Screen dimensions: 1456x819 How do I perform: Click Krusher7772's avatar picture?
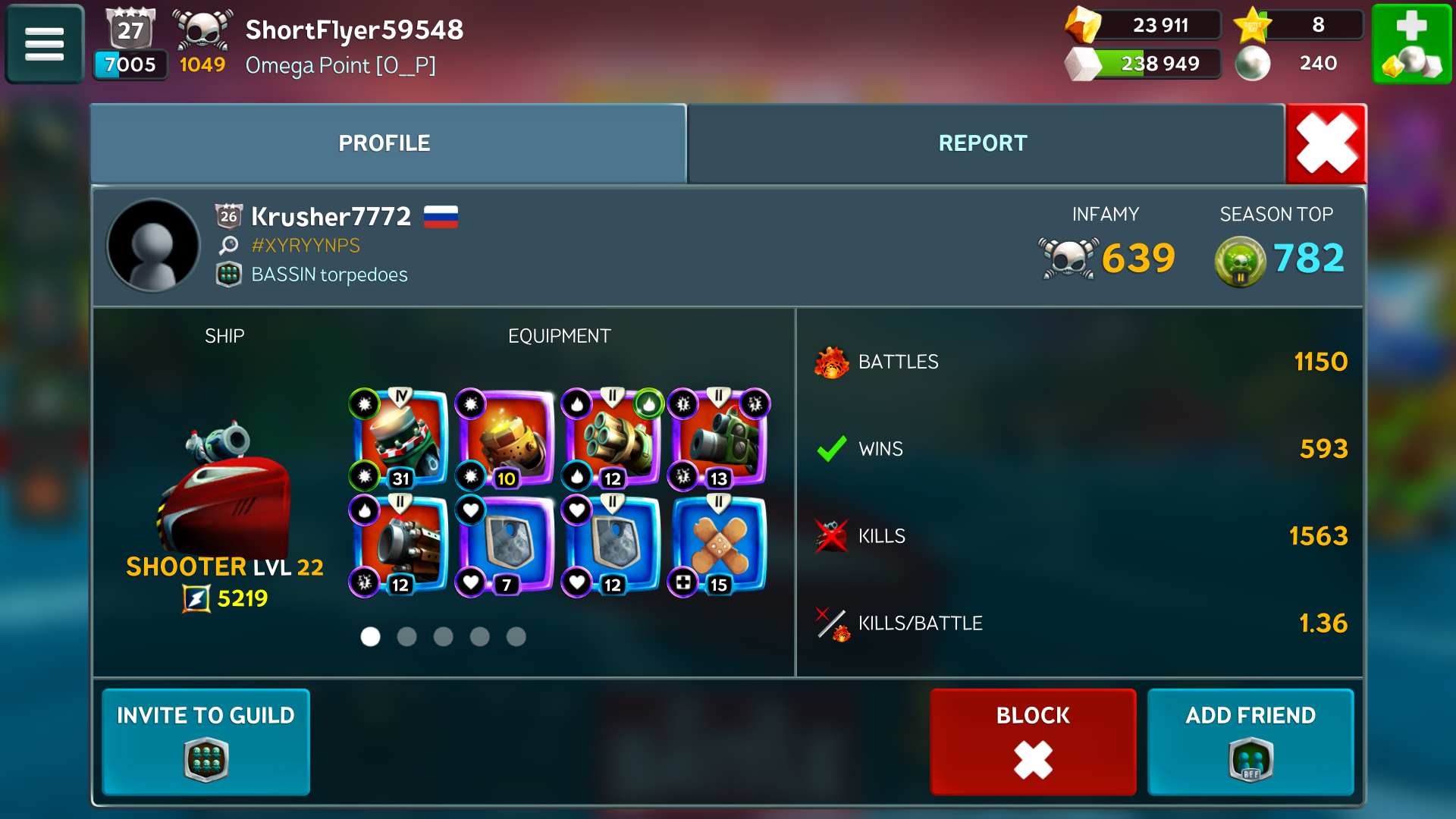(154, 246)
